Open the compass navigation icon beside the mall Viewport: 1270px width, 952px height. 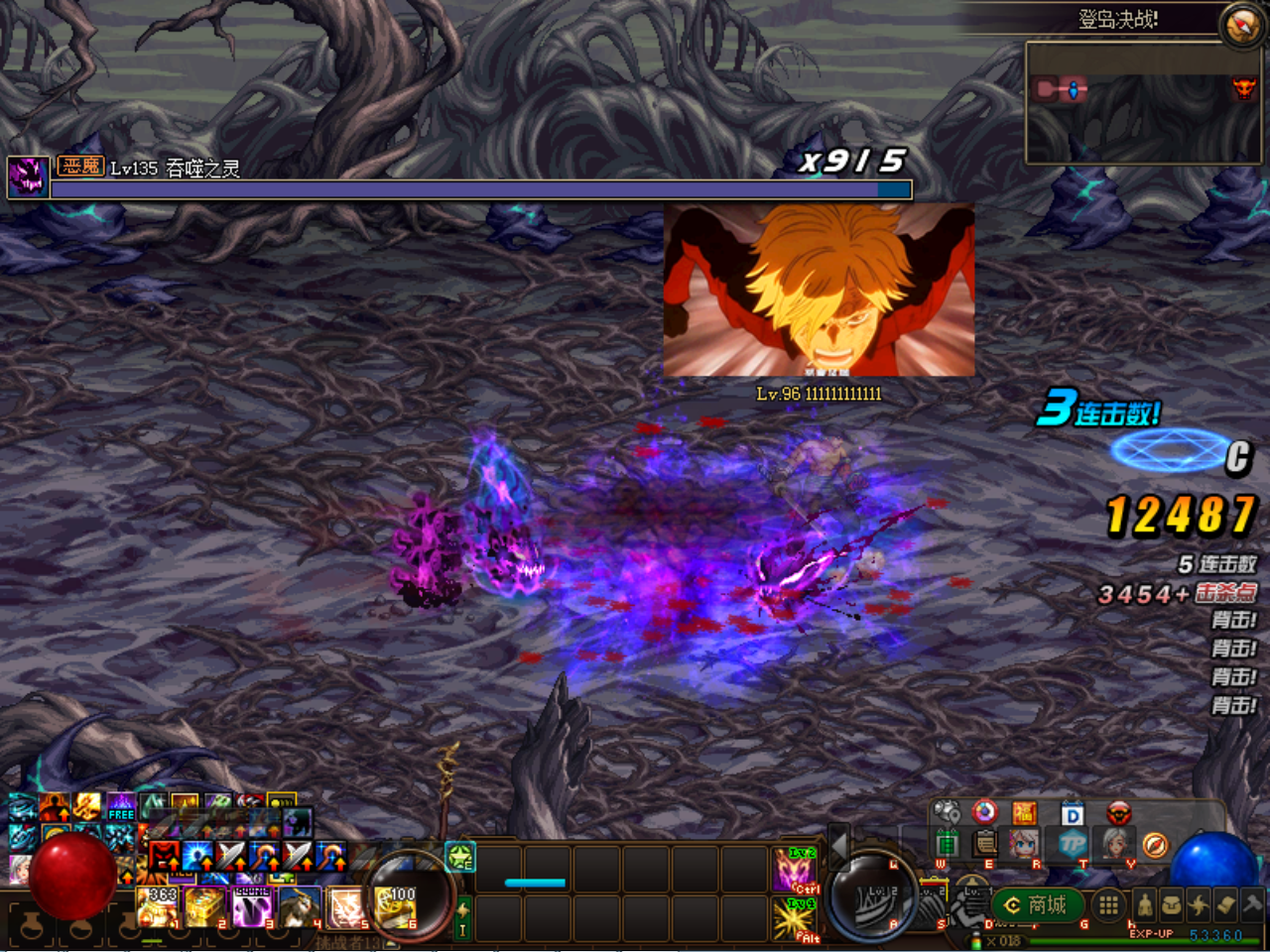click(1156, 845)
